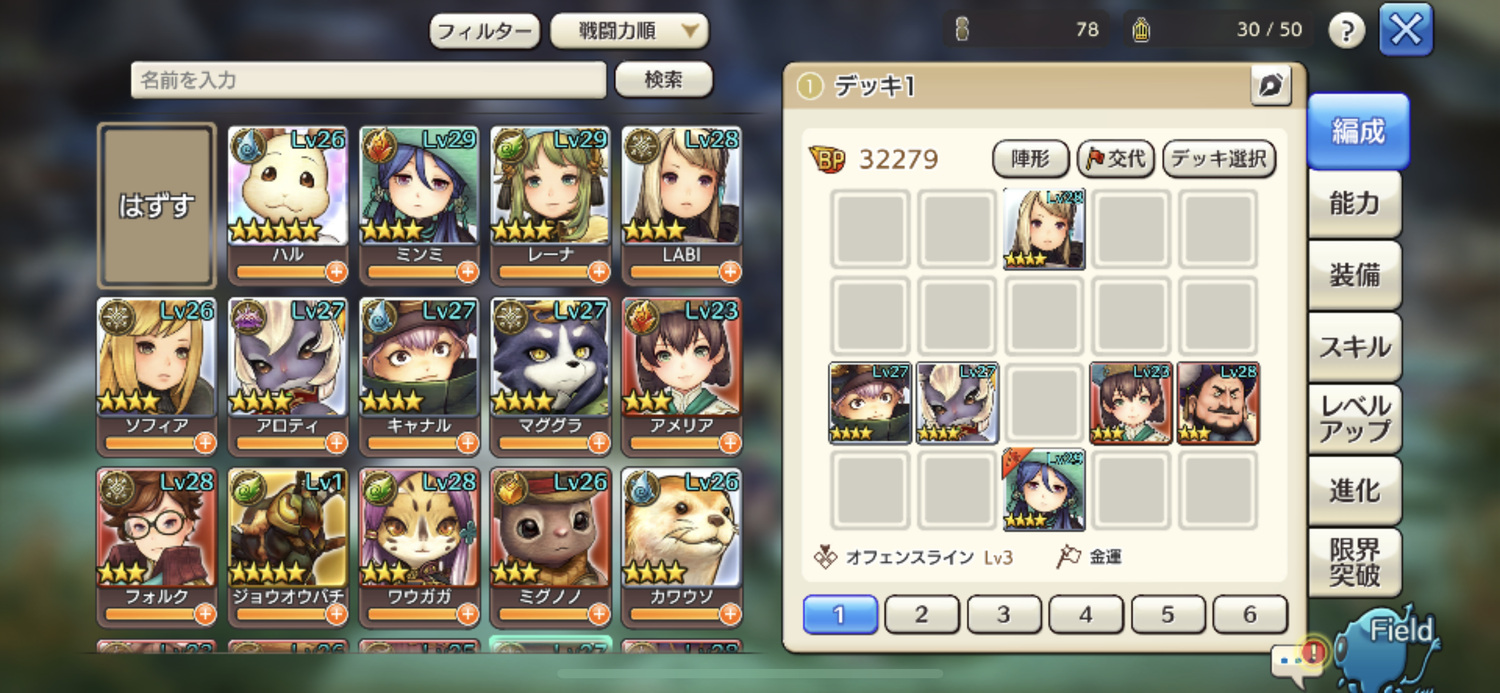Screen dimensions: 1500x693
Task: Switch to the 能力 abilities tab
Action: click(x=1355, y=204)
